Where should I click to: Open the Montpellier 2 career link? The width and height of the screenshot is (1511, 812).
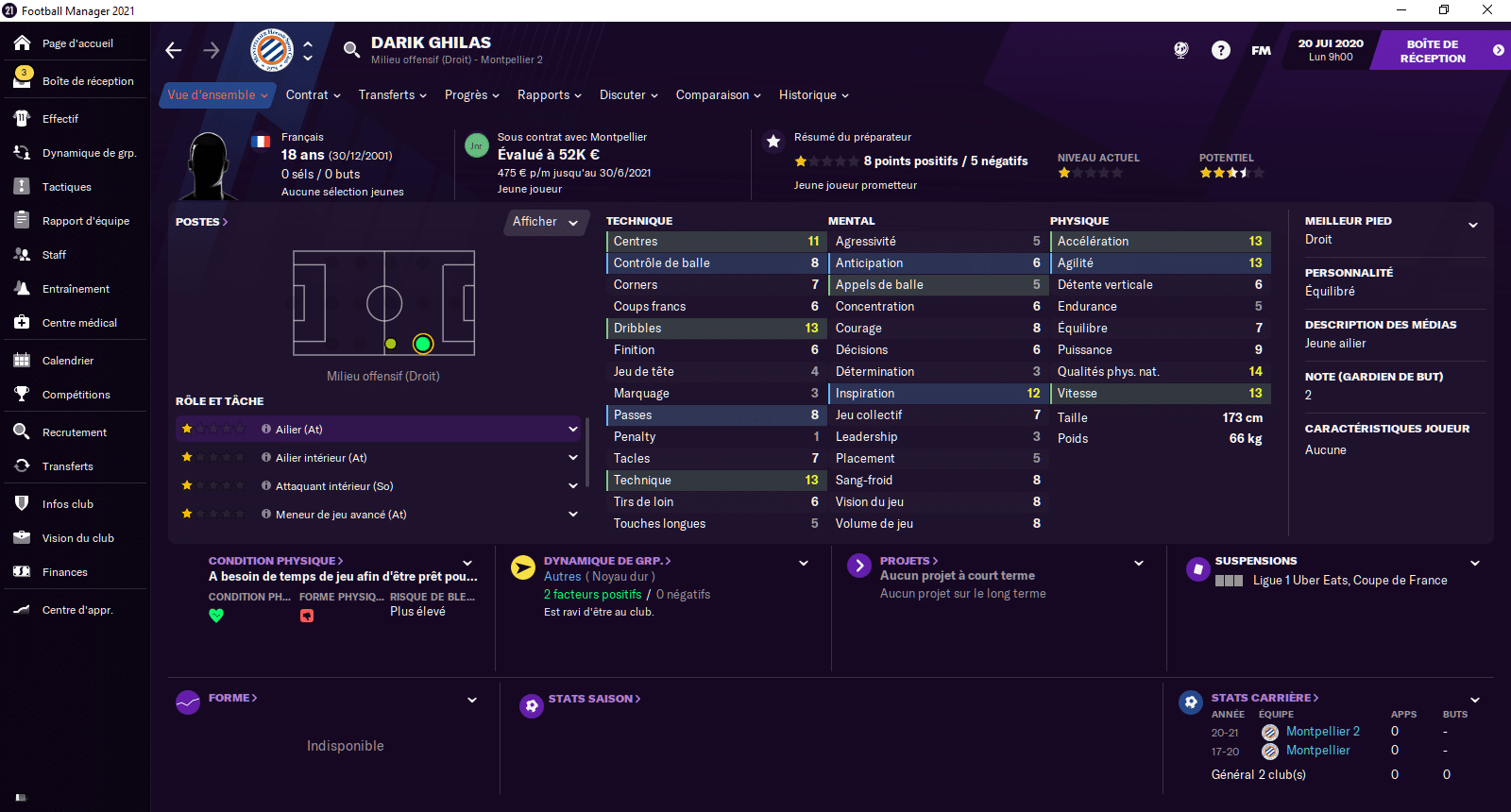(x=1322, y=732)
